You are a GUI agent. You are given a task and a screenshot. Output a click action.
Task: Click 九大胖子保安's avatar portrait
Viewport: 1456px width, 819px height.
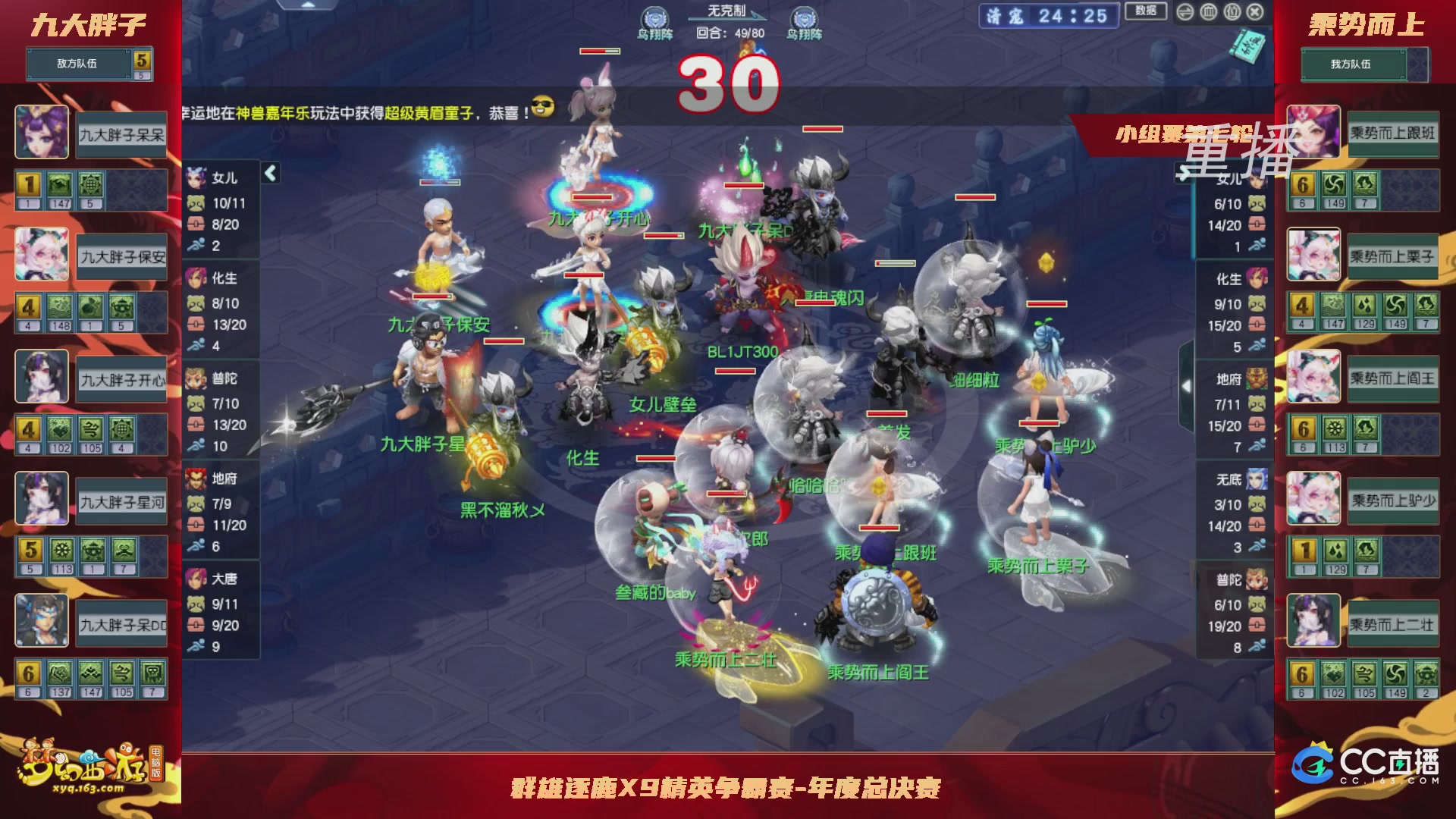(x=42, y=254)
